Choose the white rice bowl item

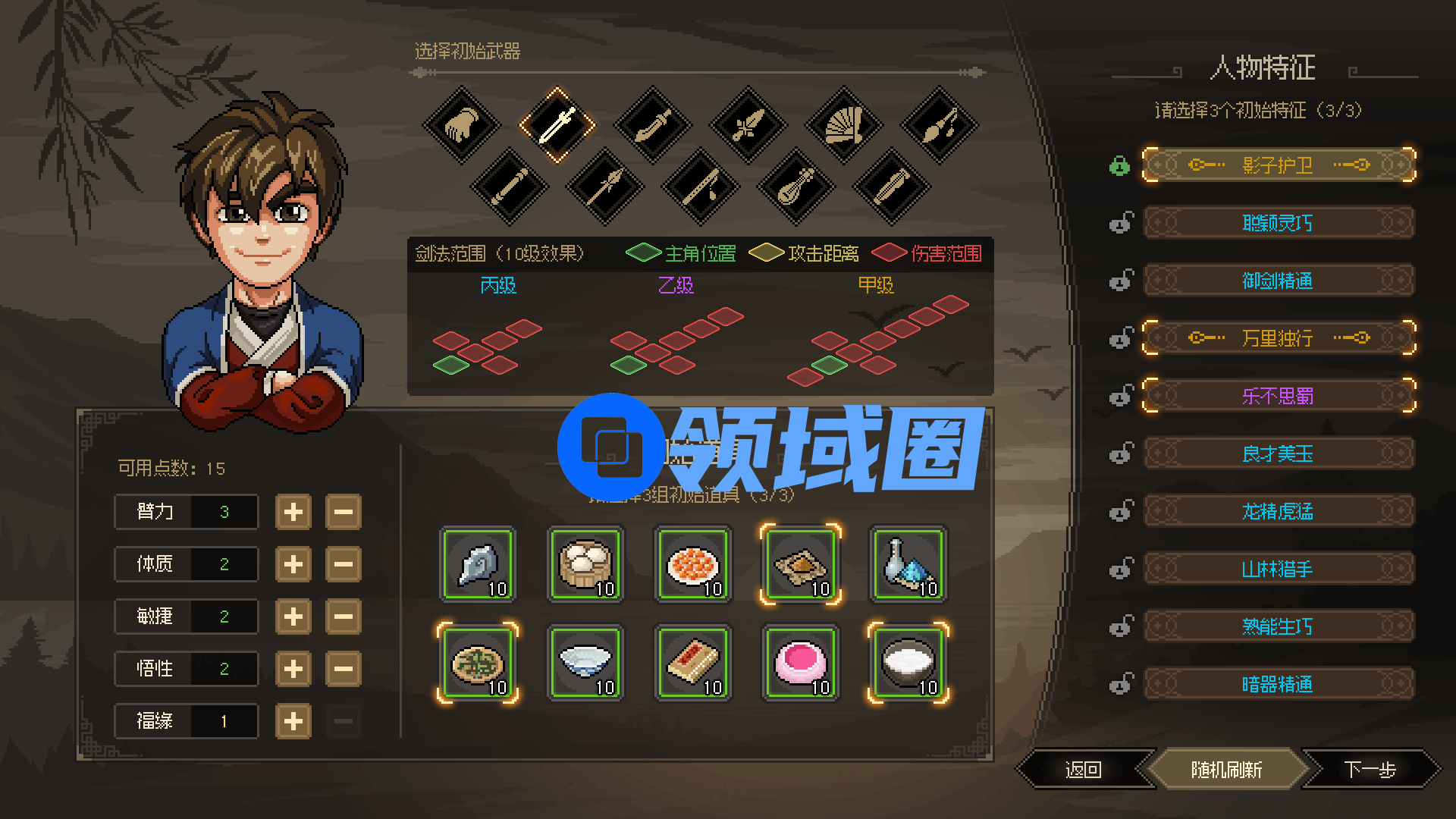pyautogui.click(x=908, y=664)
